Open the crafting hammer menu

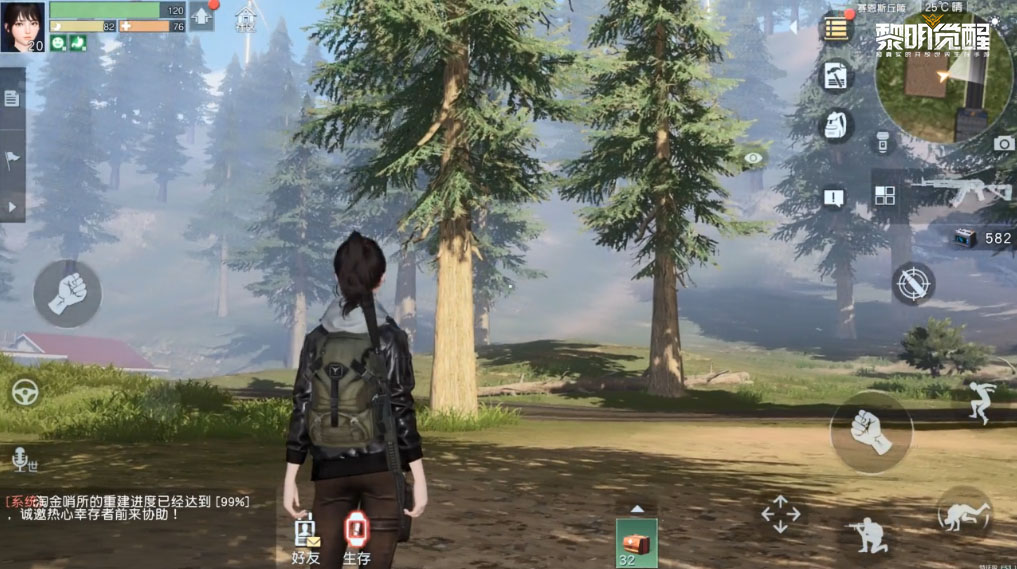coord(835,76)
